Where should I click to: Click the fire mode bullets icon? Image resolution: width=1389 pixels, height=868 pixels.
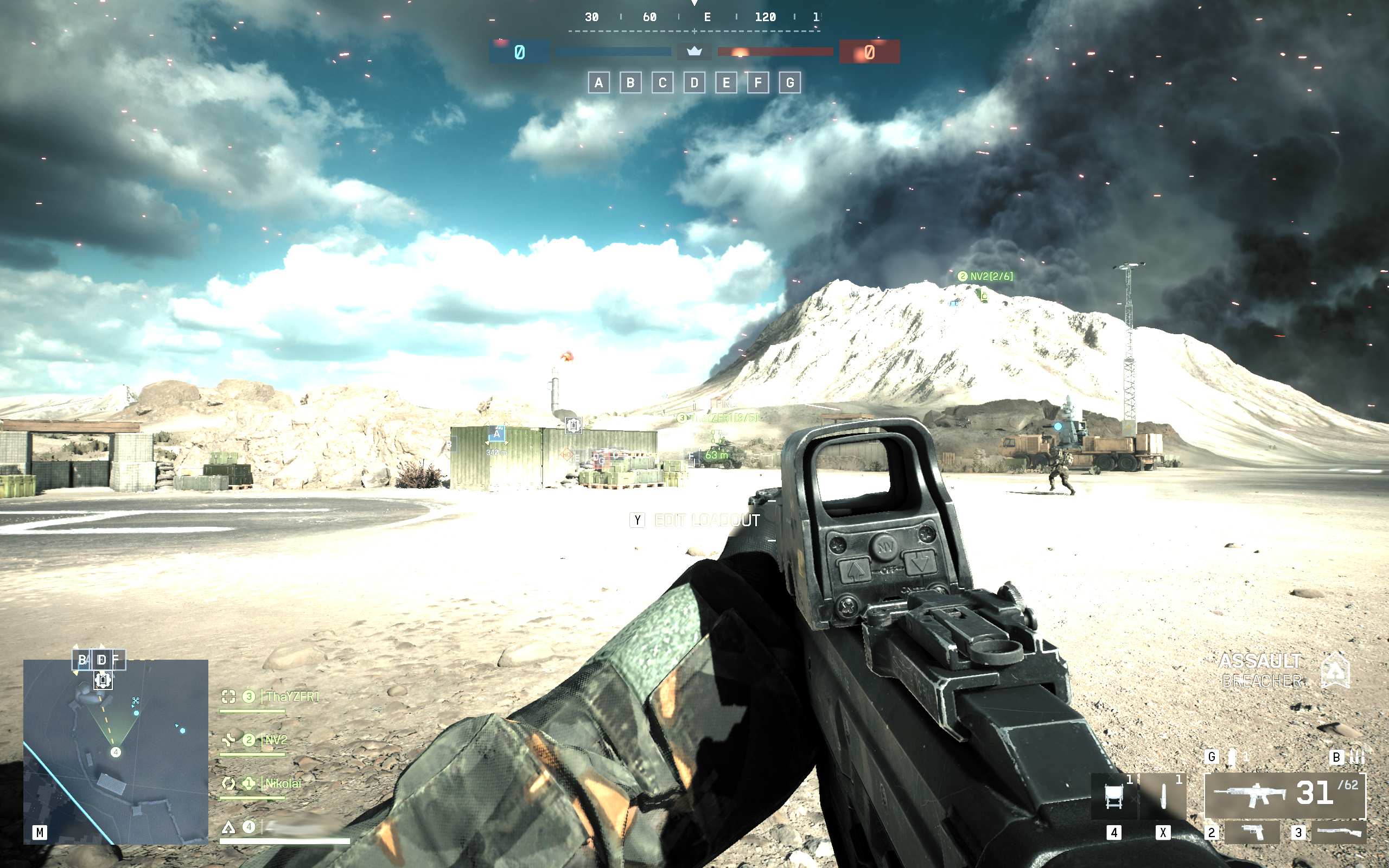(x=1357, y=757)
